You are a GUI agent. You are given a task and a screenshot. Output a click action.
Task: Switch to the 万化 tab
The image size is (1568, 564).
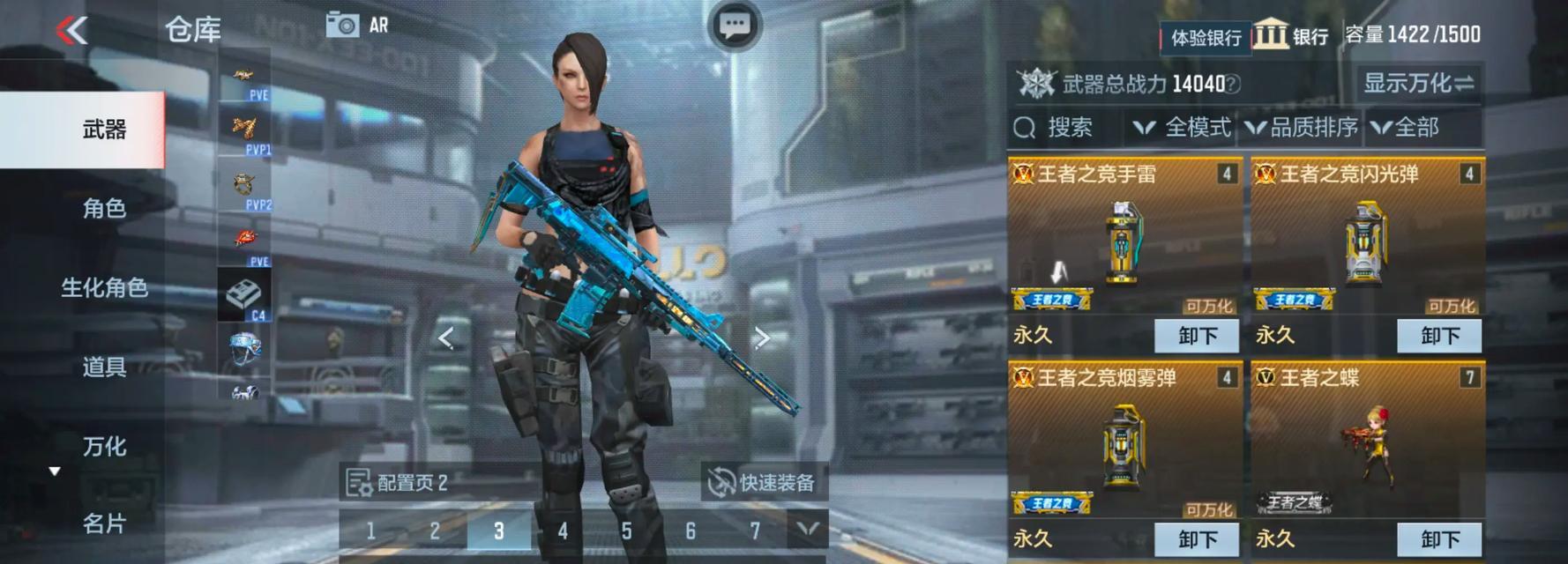[x=104, y=446]
